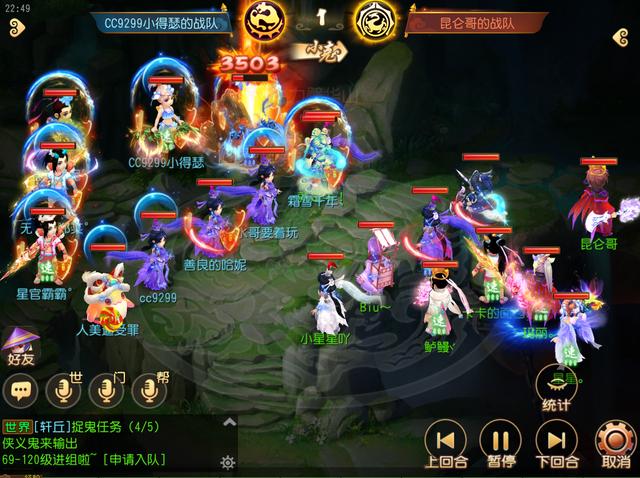Viewport: 640px width, 478px height.
Task: Activate the guild channel microphone (帮)
Action: tap(150, 389)
